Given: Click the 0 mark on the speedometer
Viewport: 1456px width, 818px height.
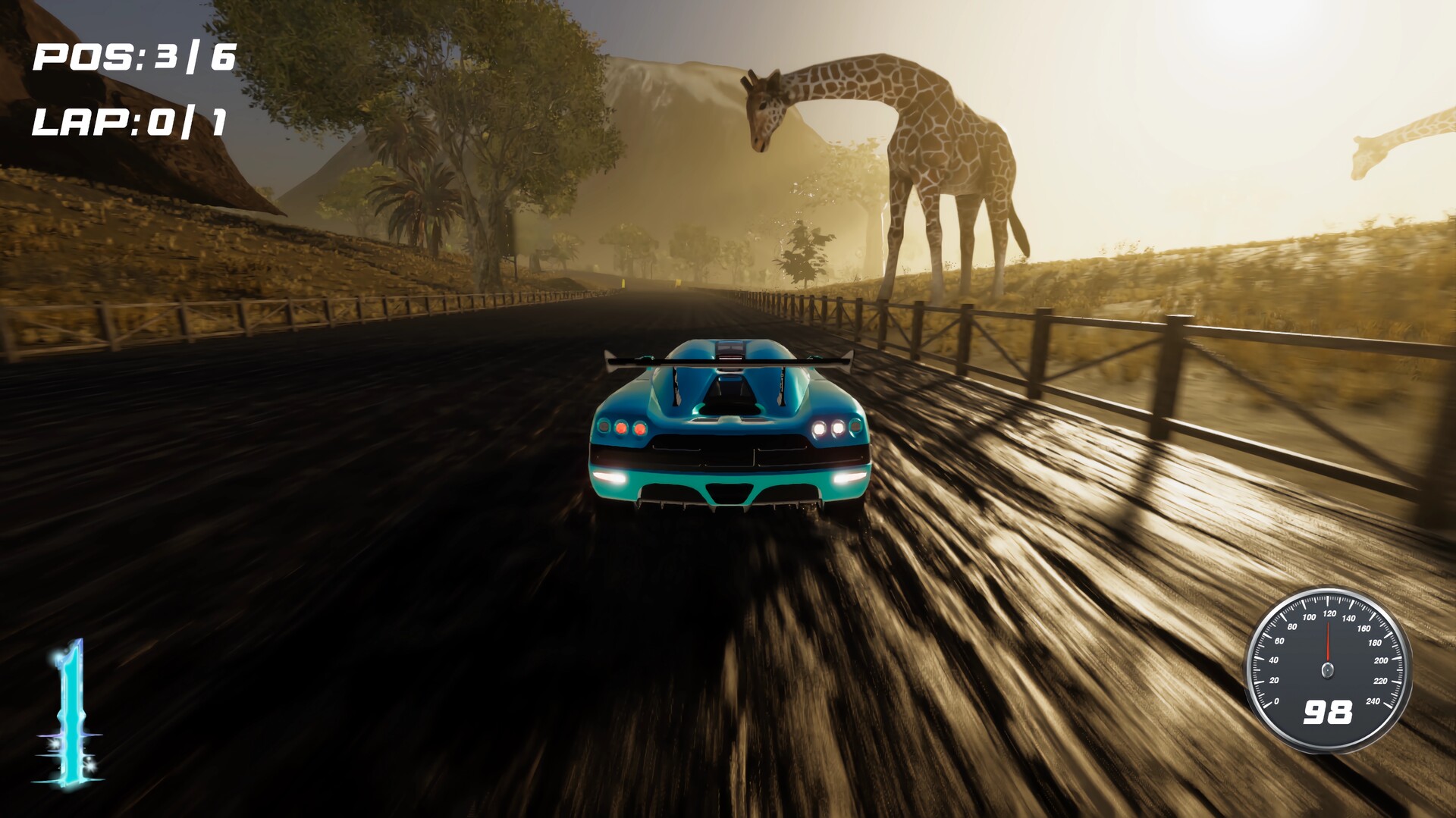Looking at the screenshot, I should click(1277, 702).
